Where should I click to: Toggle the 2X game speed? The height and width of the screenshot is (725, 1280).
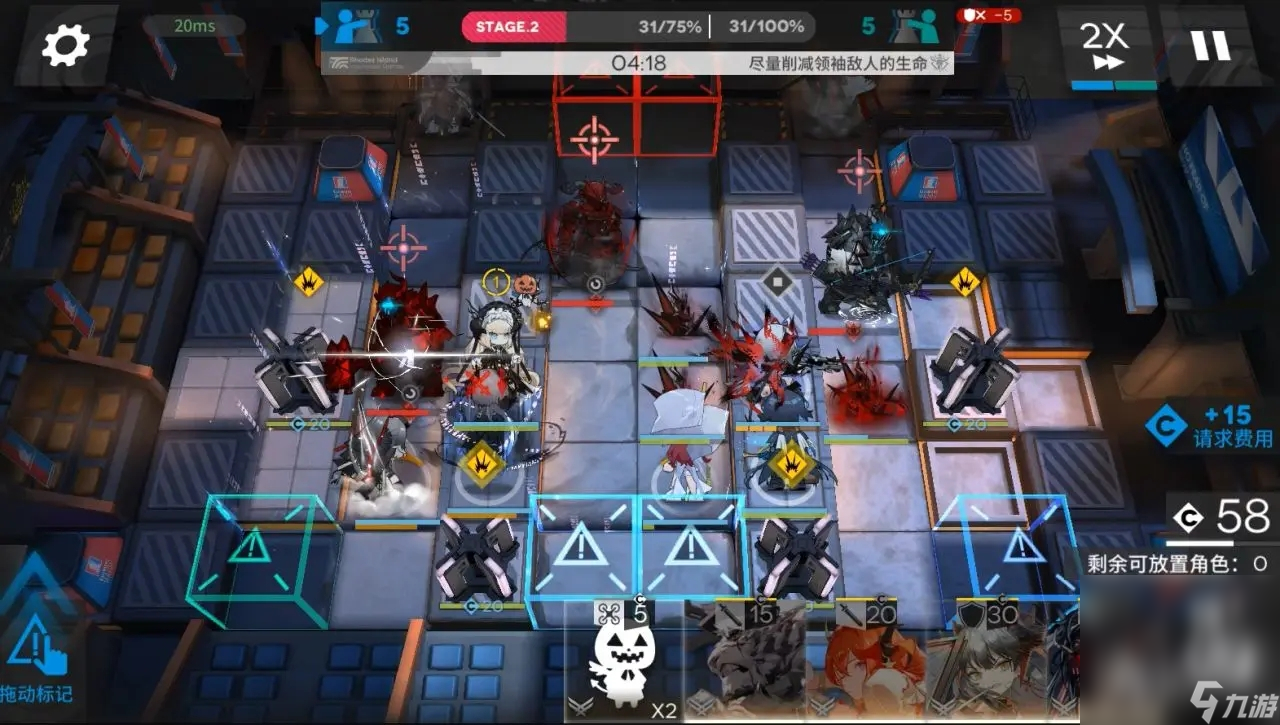click(1104, 46)
